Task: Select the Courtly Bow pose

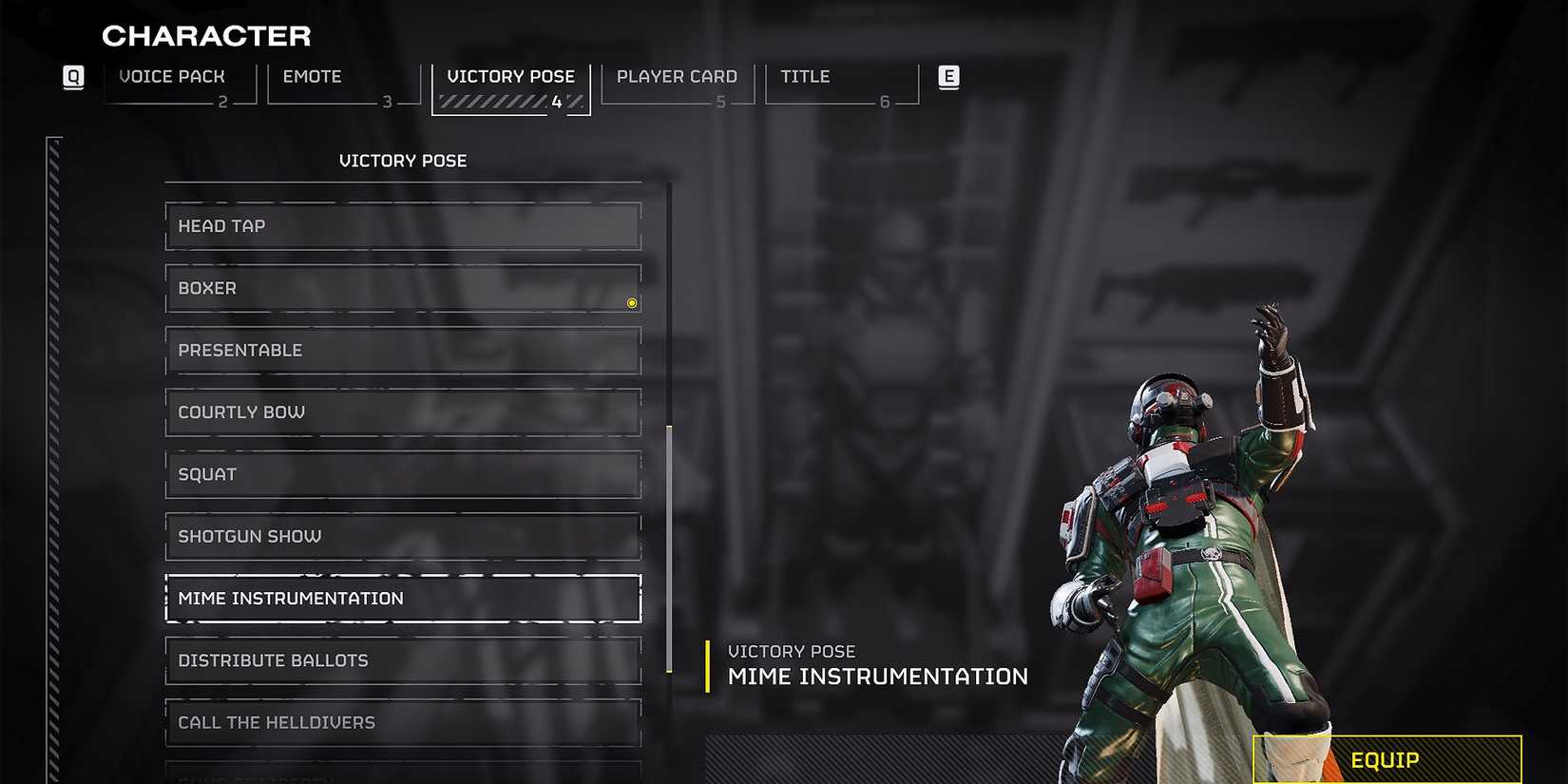Action: (402, 411)
